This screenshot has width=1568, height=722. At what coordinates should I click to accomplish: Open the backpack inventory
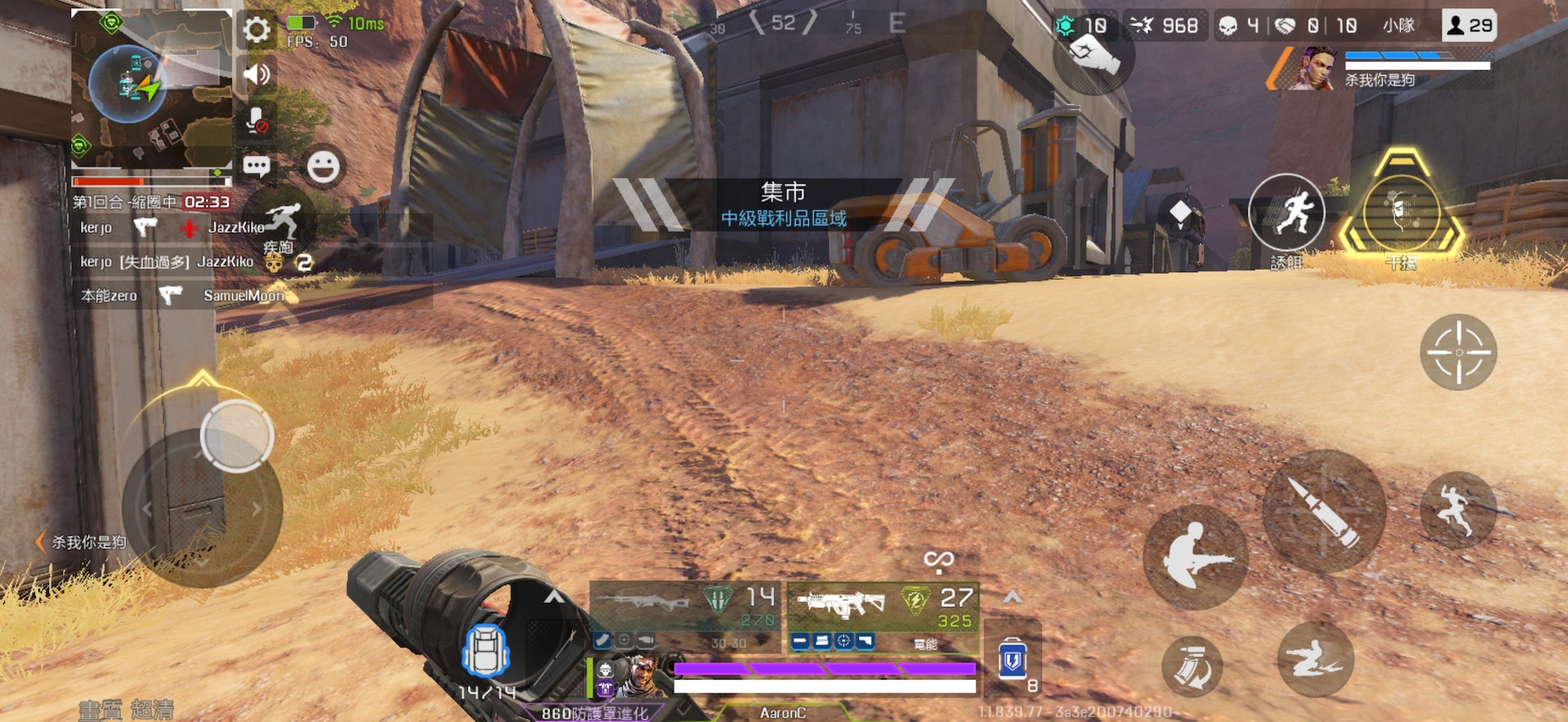(486, 651)
